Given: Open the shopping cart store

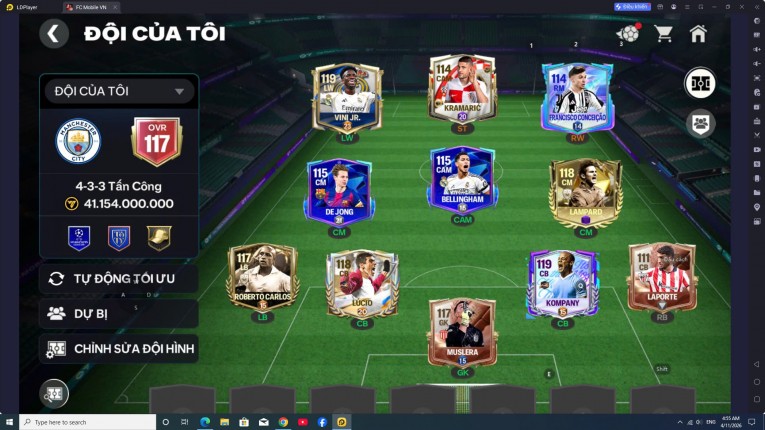Looking at the screenshot, I should [x=663, y=34].
